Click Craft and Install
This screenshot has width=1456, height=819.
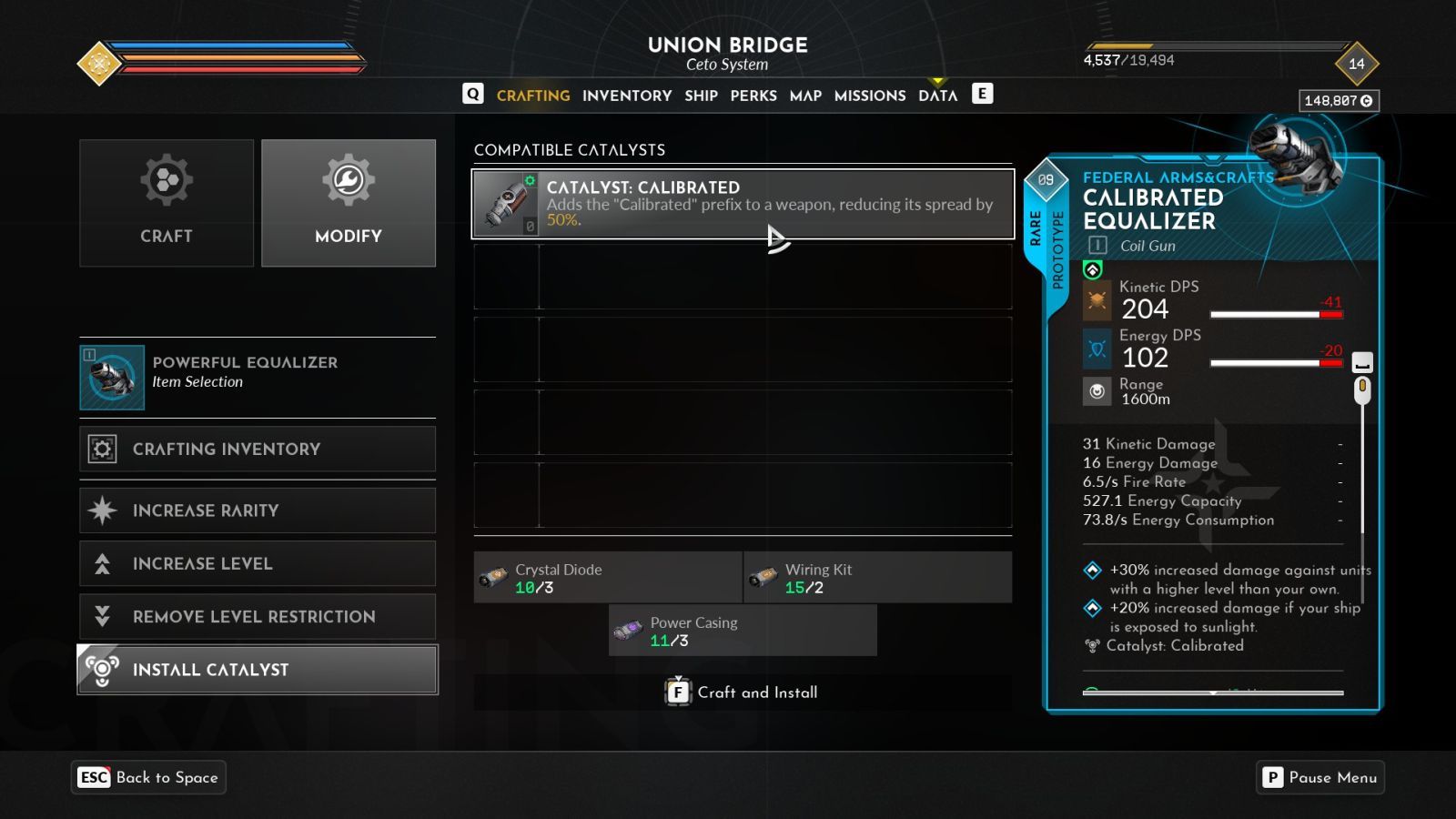point(743,693)
